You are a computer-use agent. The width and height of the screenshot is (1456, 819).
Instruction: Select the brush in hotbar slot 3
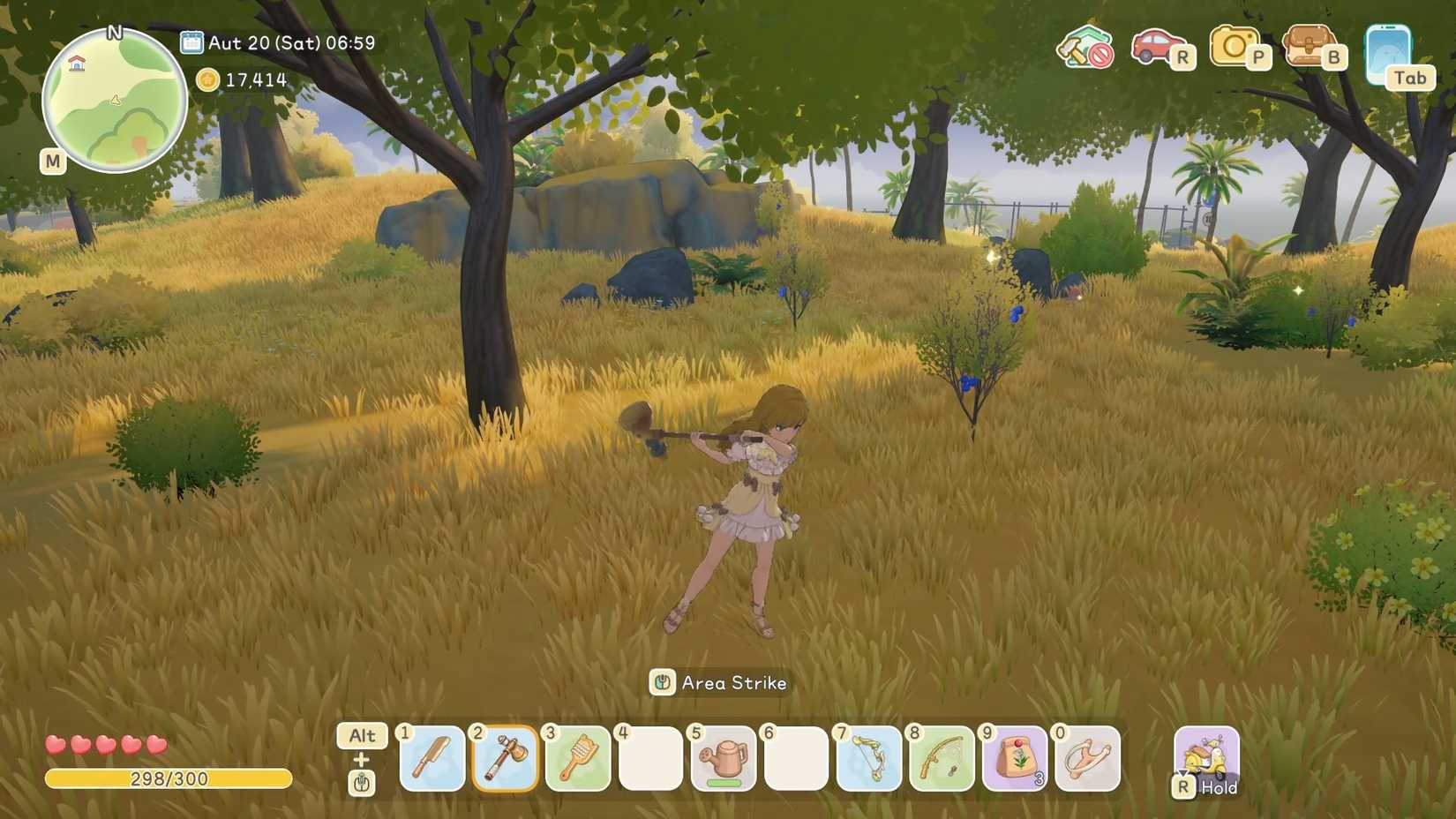(578, 760)
